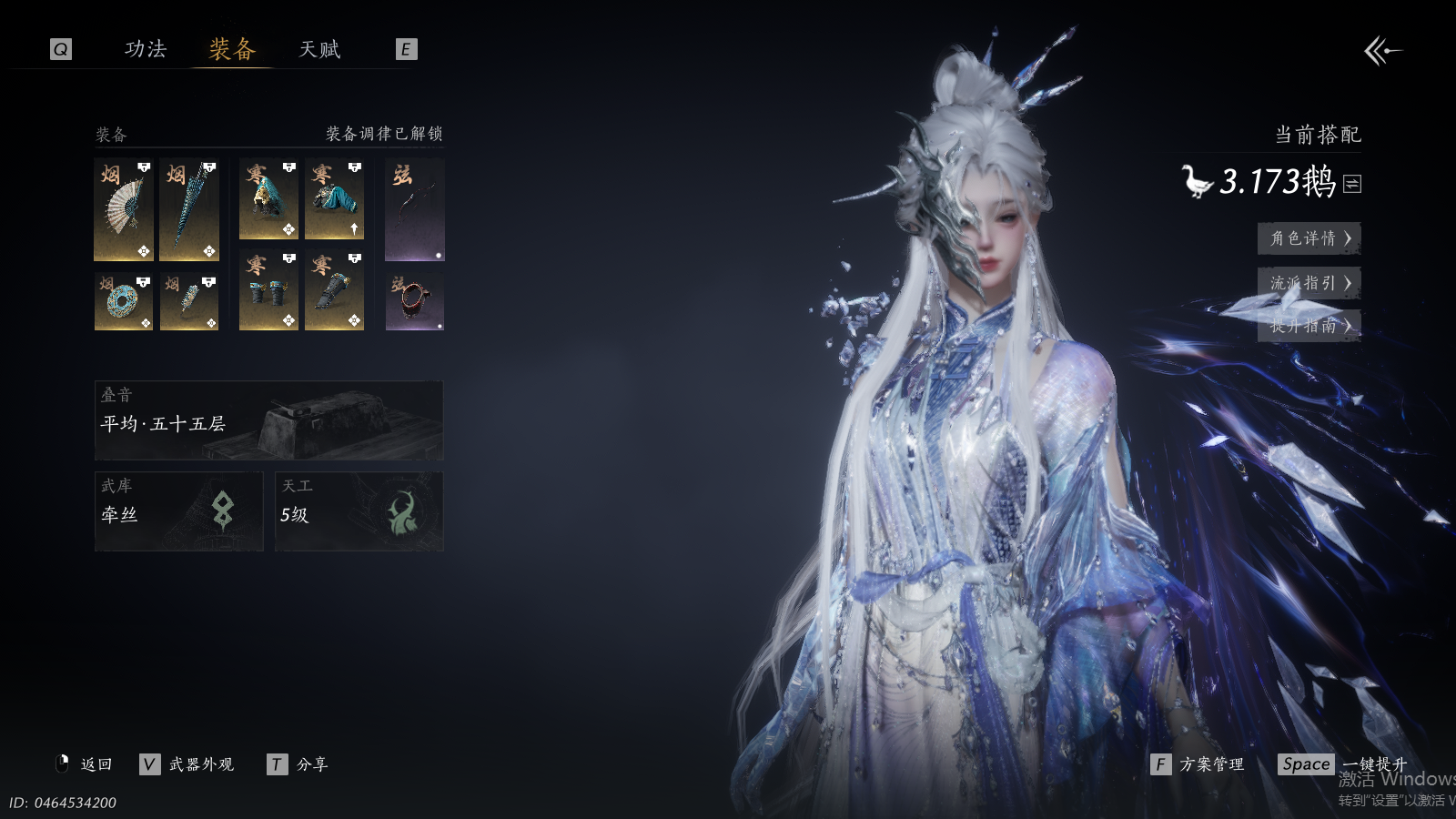Open 角色详情 character details
Screen dimensions: 1456x819
tap(1309, 238)
